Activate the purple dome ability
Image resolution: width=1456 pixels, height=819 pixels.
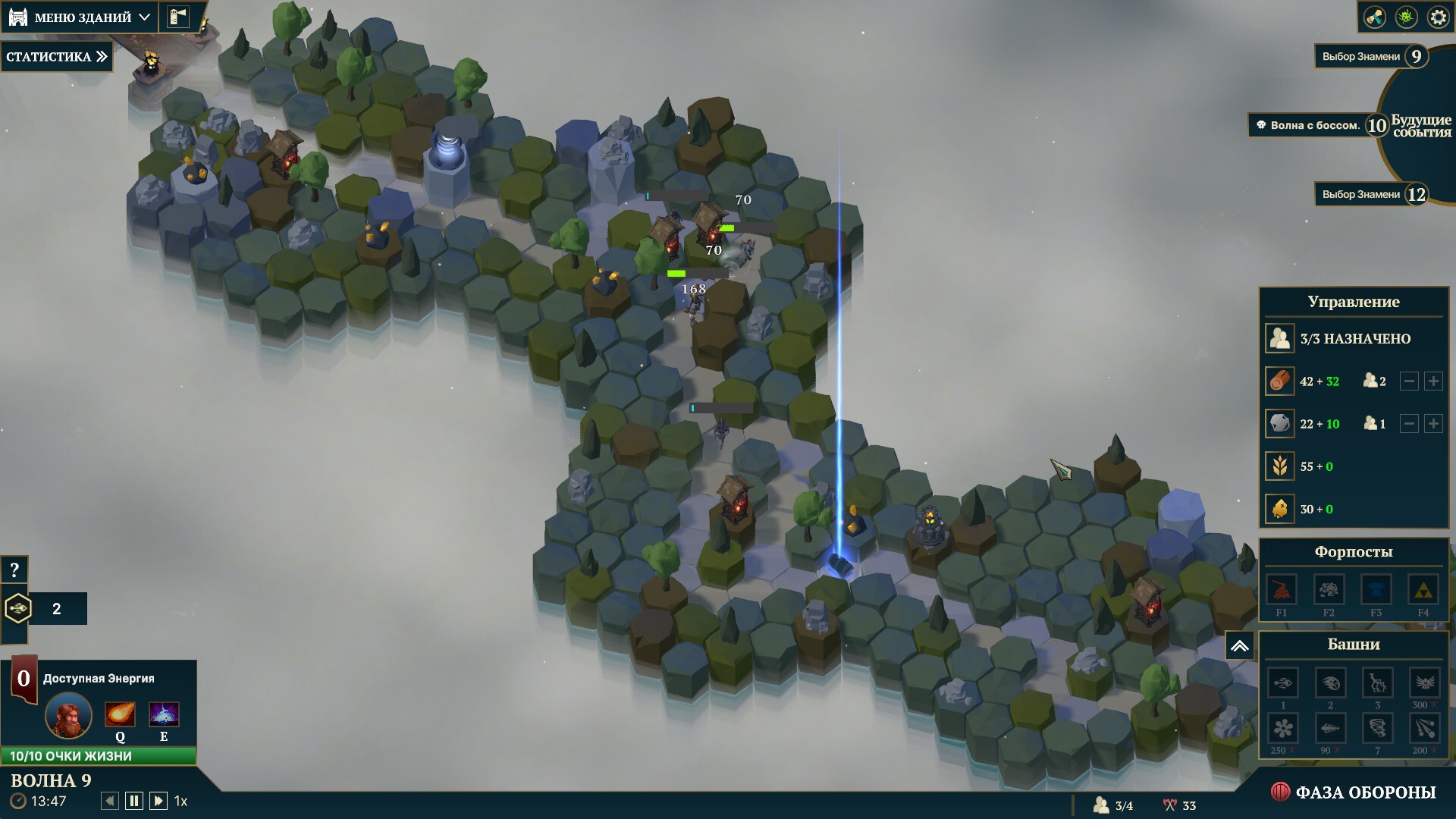[164, 714]
